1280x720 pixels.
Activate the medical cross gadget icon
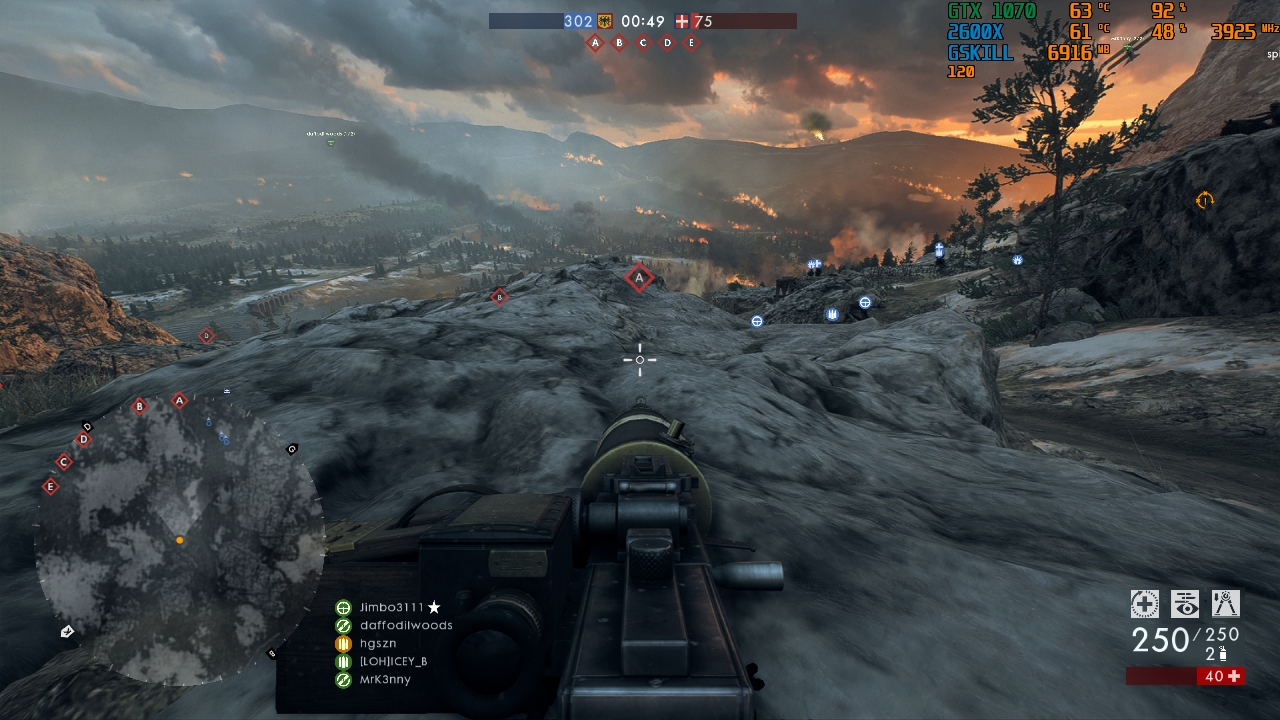click(x=1144, y=604)
